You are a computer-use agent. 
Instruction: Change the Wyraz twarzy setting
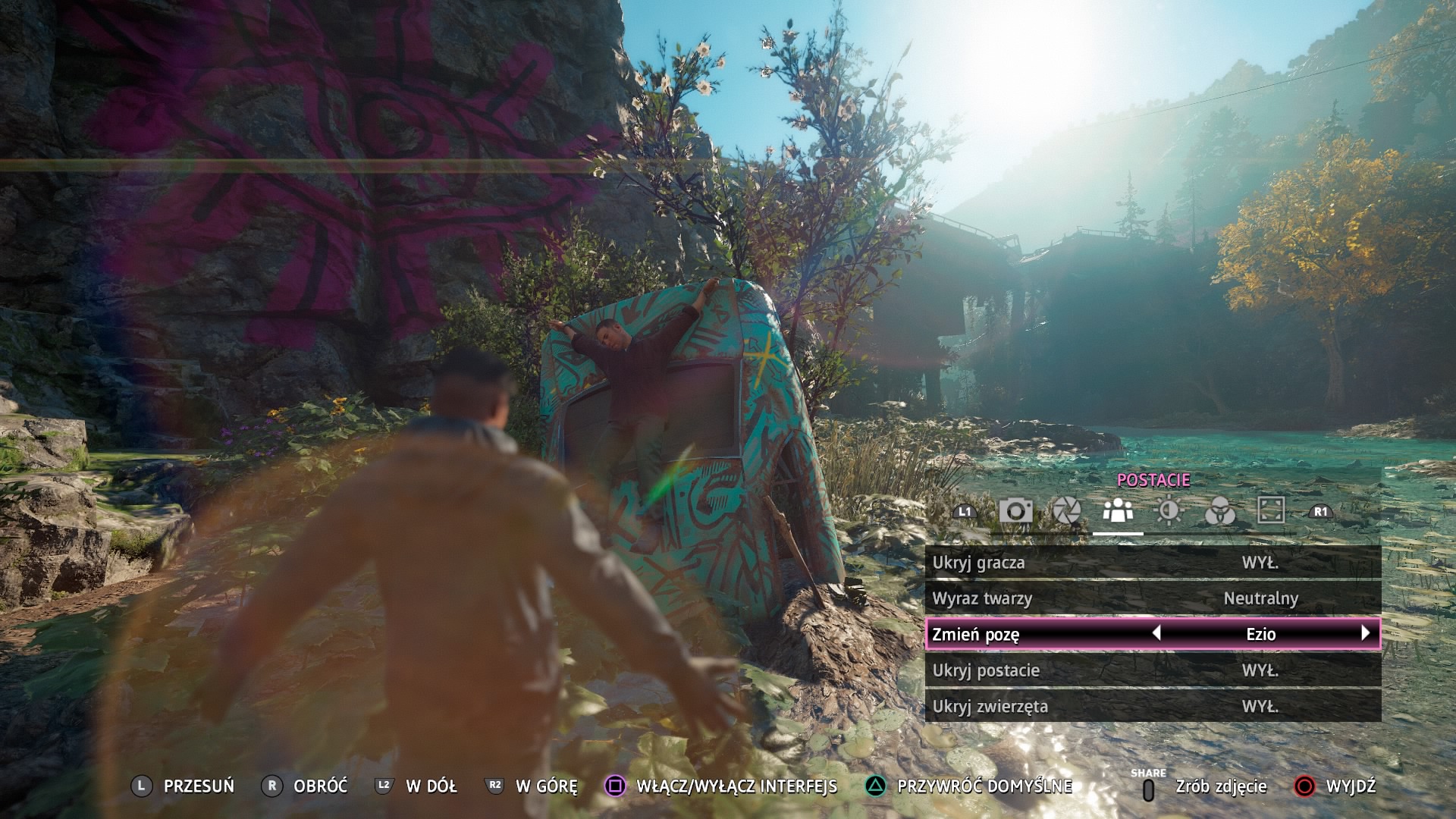[1153, 598]
